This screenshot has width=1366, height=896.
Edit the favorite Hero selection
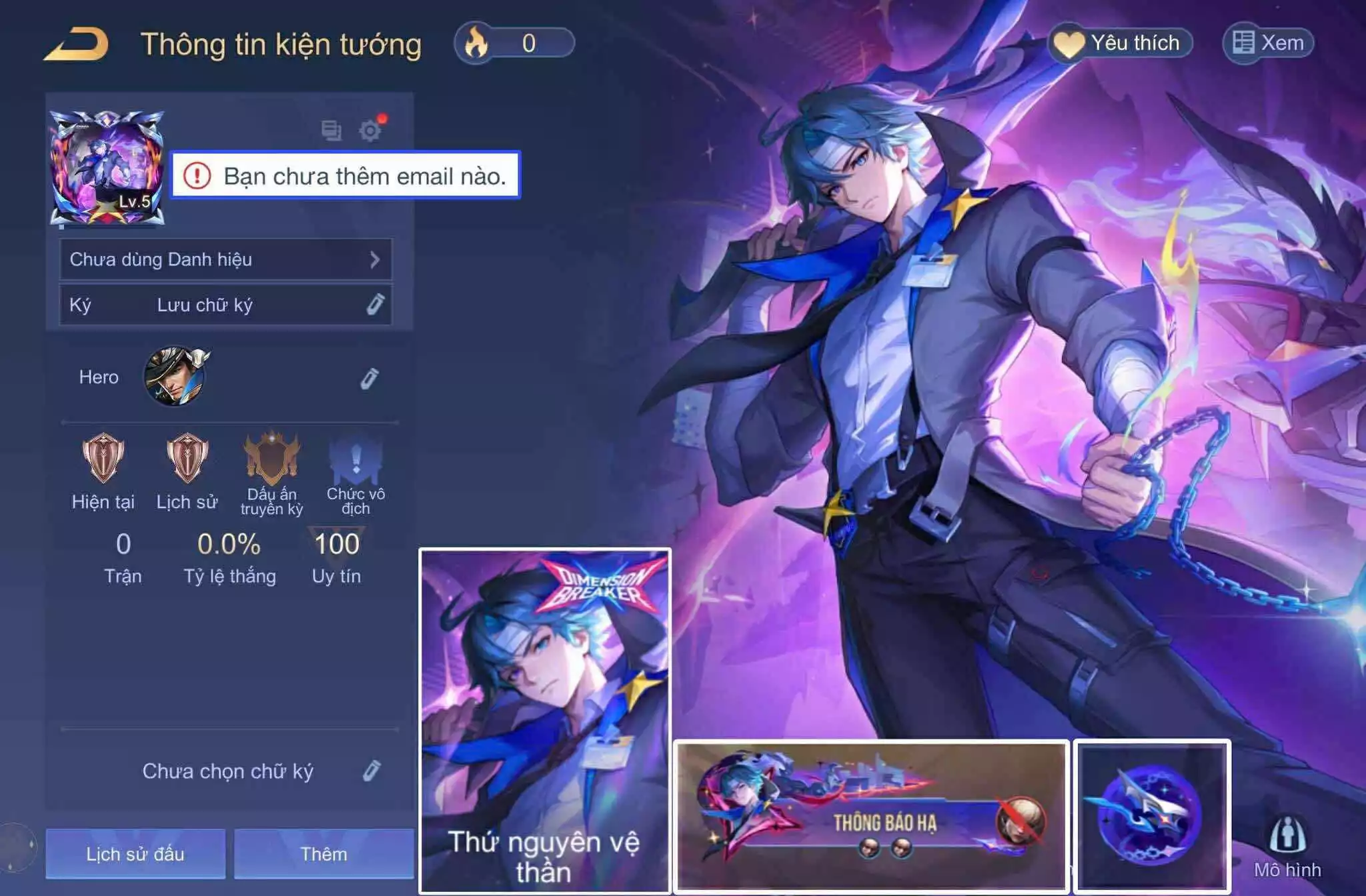(370, 378)
